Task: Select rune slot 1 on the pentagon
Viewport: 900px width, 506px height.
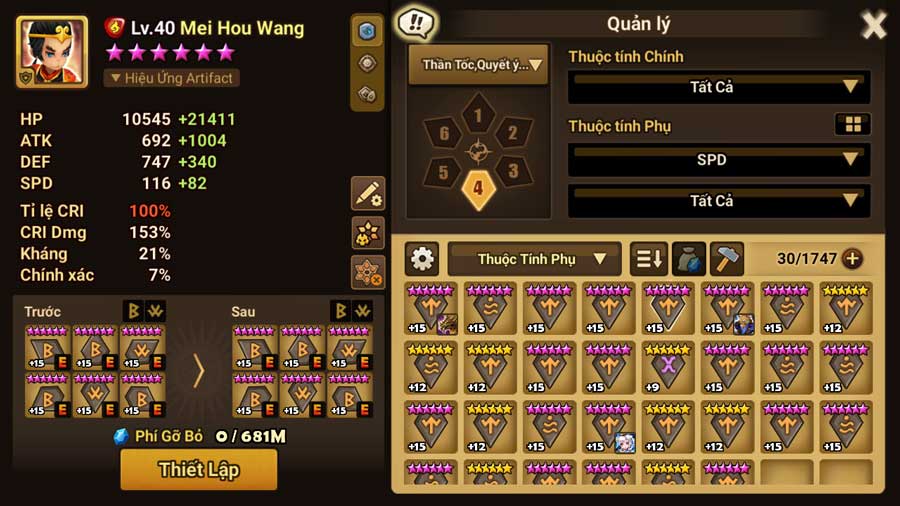Action: pos(478,116)
